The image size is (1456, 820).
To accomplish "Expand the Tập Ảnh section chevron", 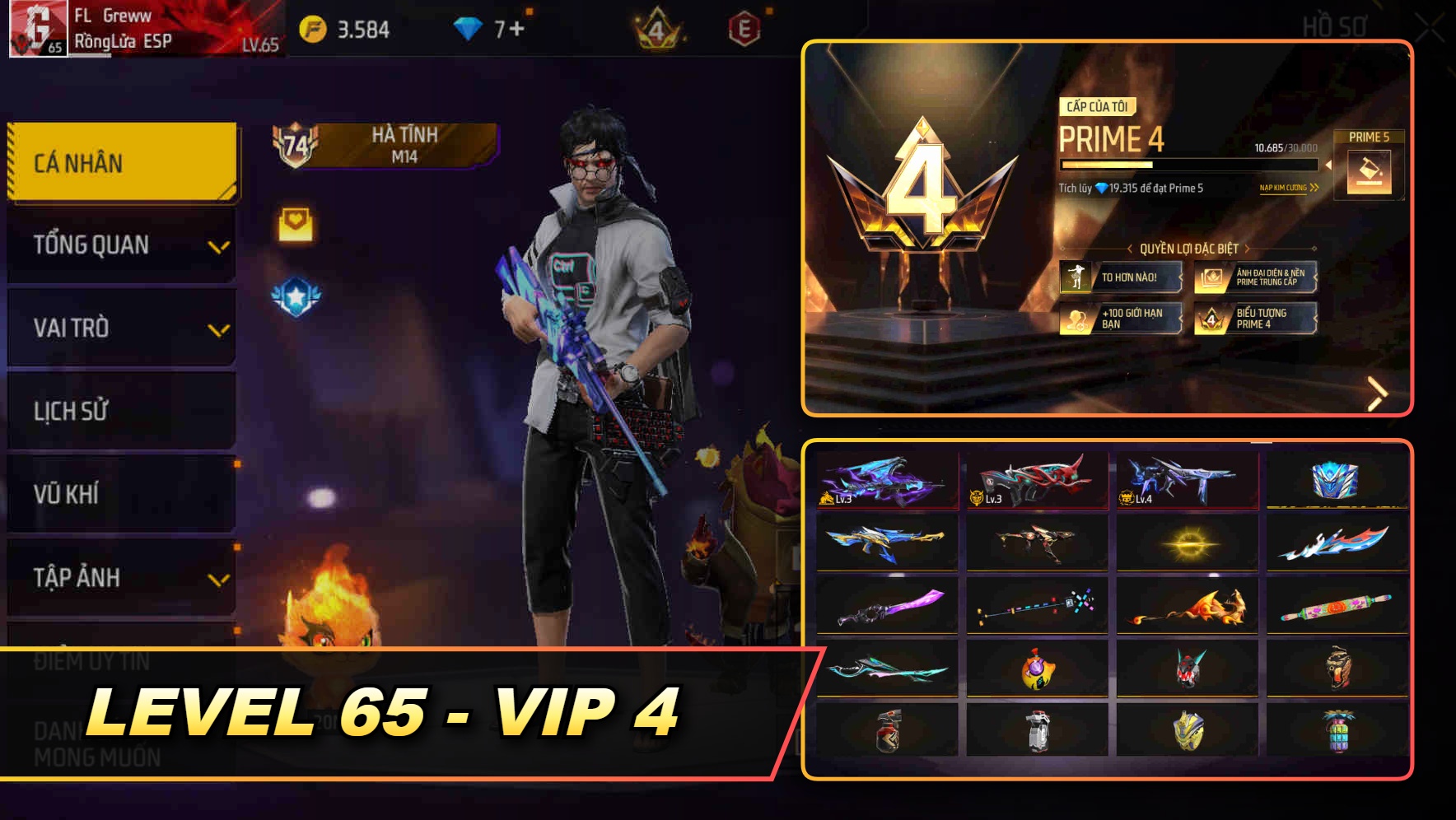I will [x=219, y=579].
